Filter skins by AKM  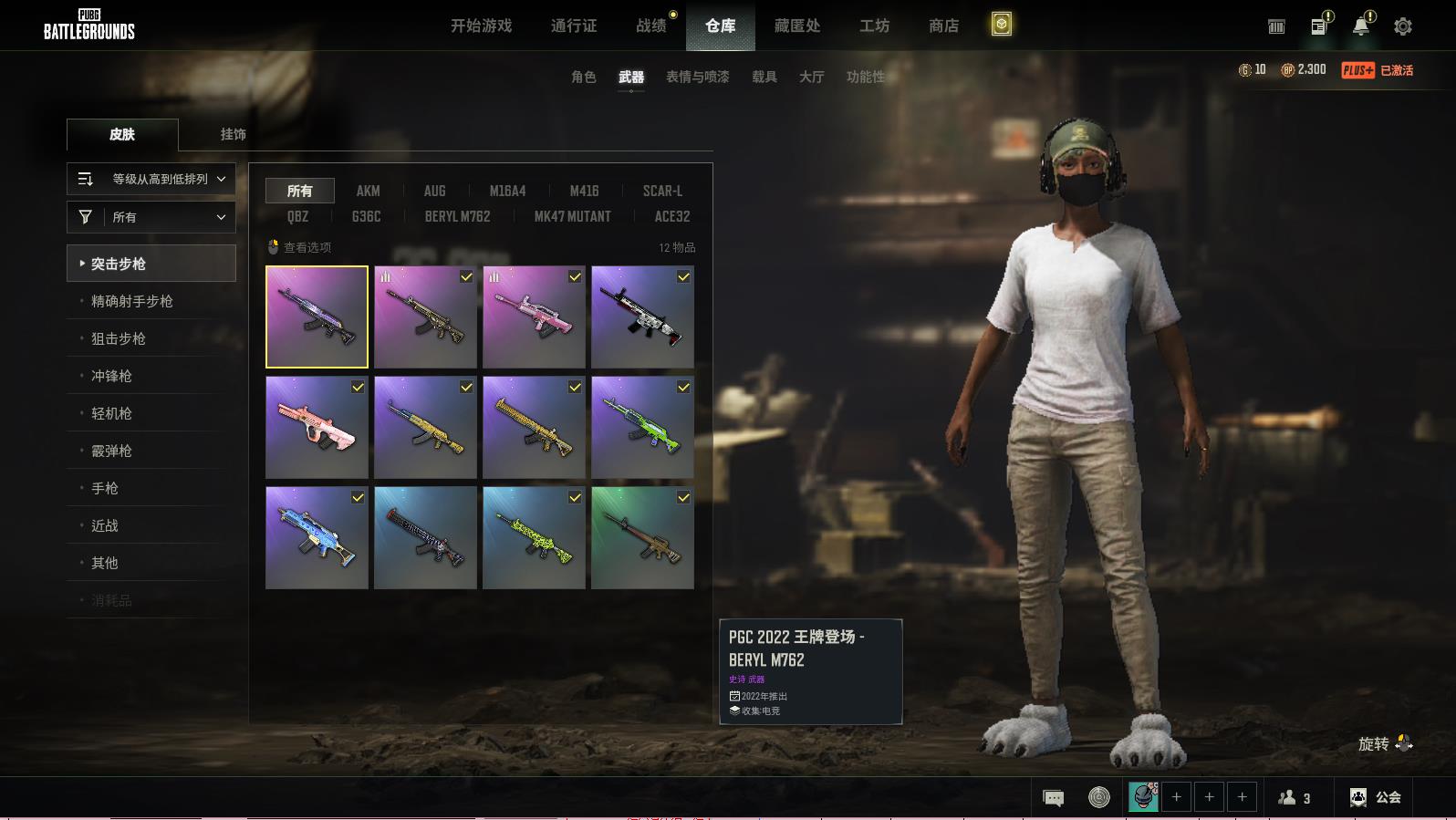(368, 191)
